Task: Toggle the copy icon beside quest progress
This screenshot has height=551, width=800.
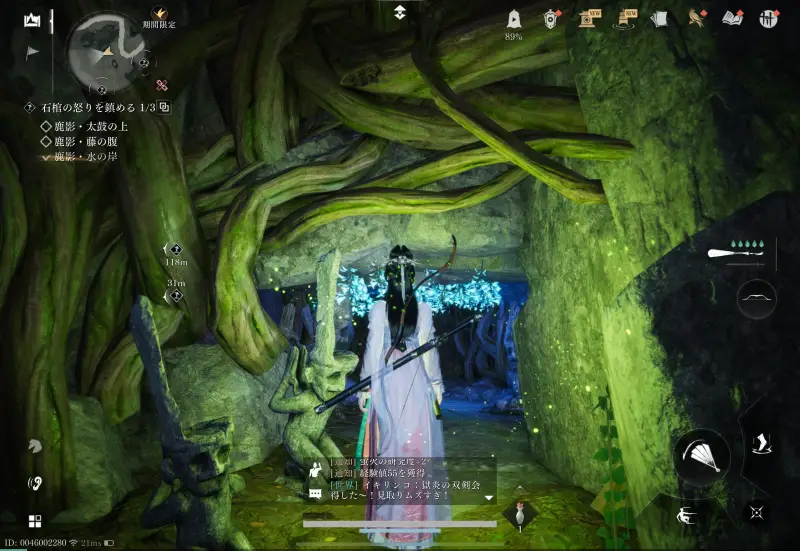Action: tap(164, 107)
